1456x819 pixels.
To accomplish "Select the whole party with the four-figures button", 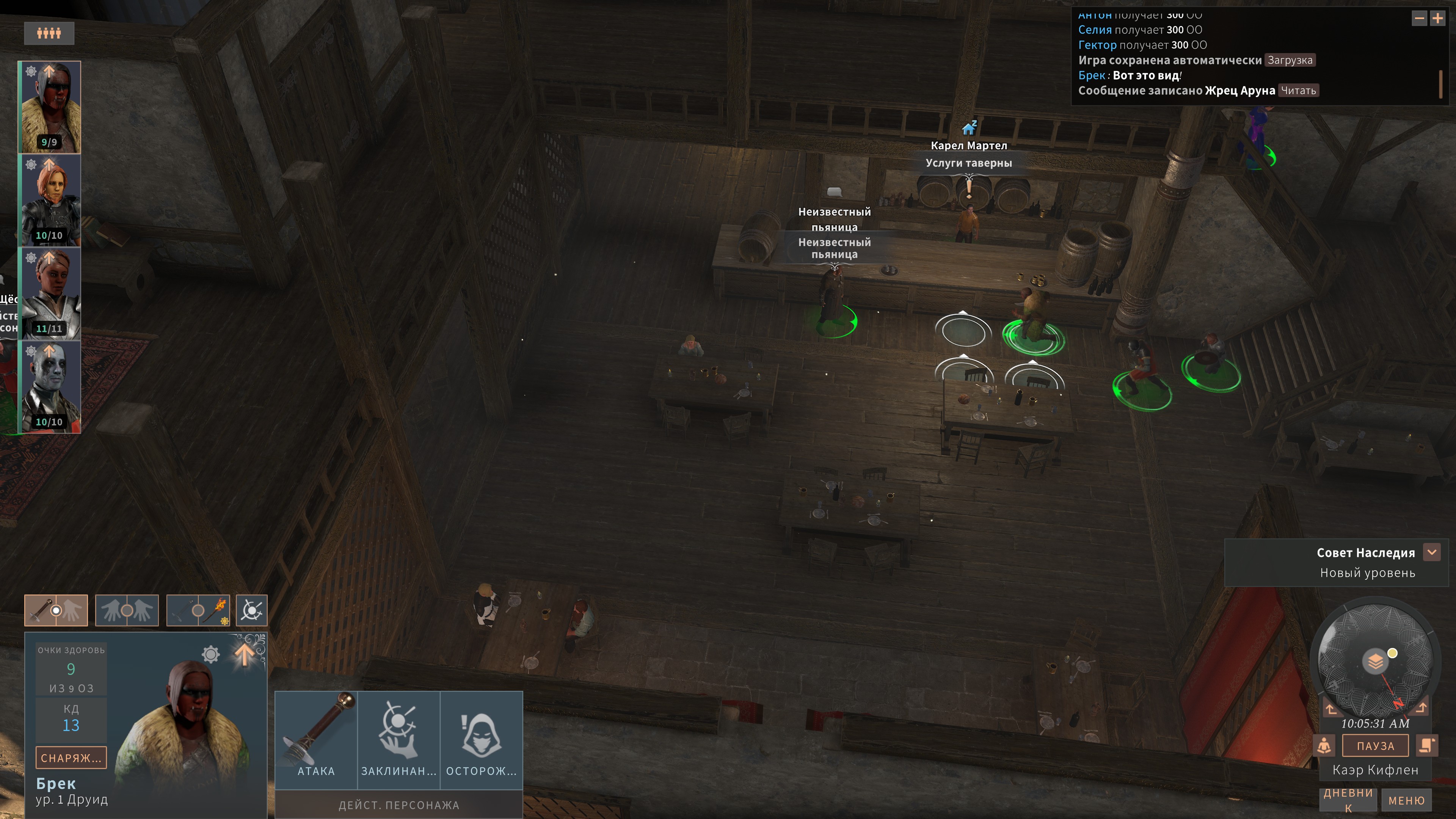I will [x=49, y=33].
